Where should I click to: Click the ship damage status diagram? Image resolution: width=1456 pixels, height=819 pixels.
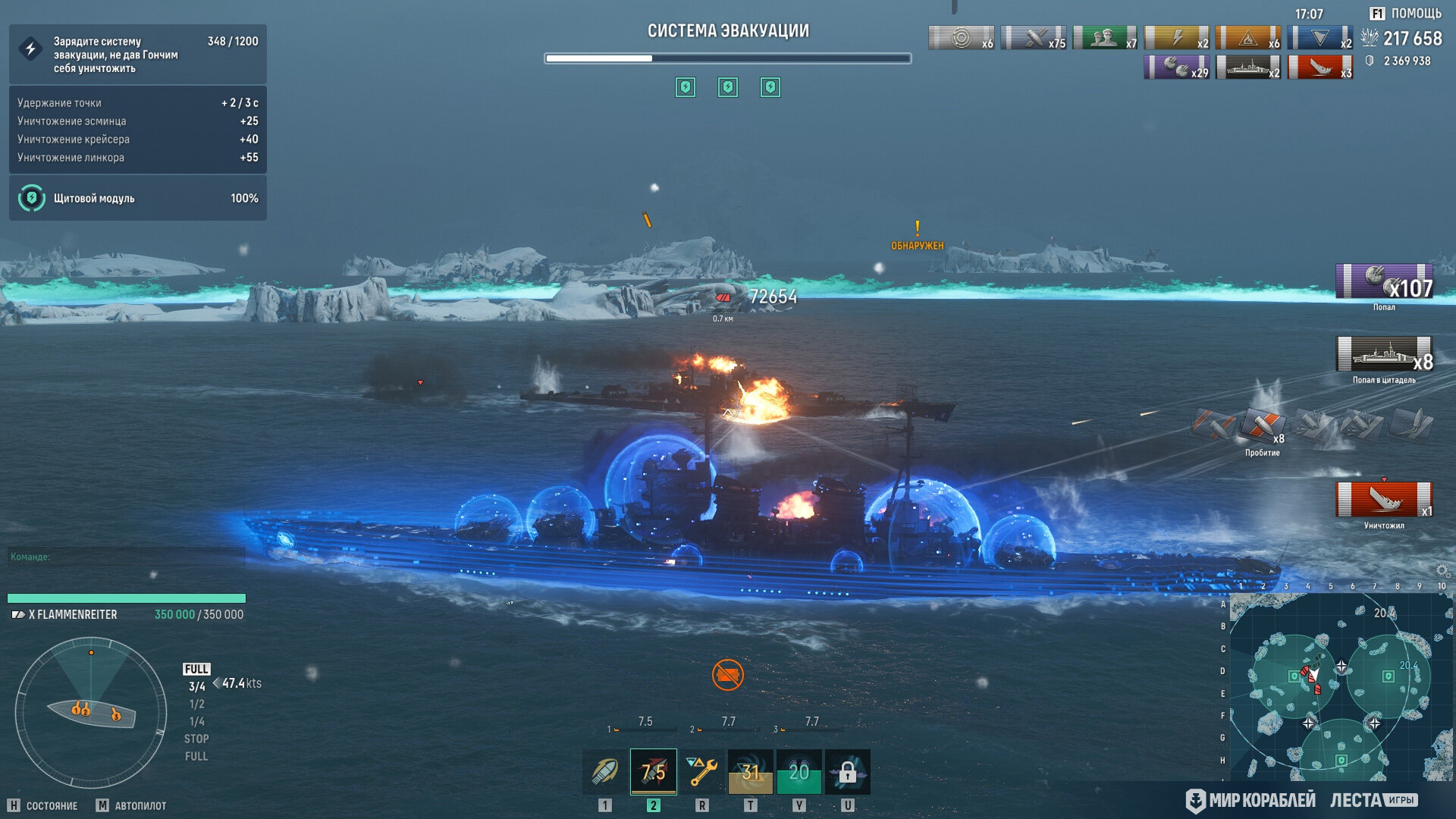91,712
